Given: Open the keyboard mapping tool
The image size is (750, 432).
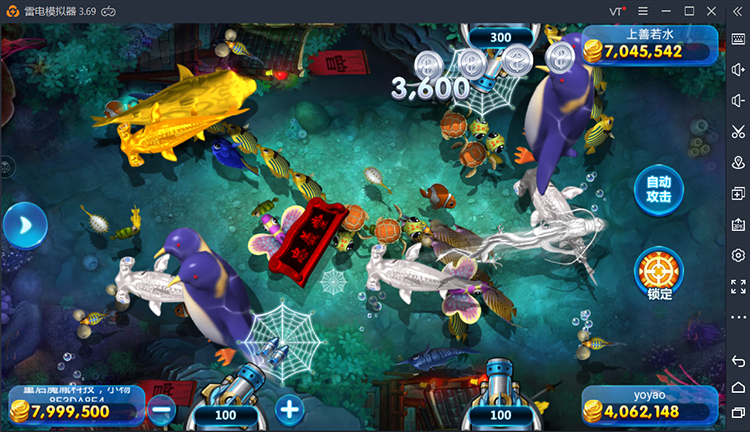Looking at the screenshot, I should (x=738, y=38).
